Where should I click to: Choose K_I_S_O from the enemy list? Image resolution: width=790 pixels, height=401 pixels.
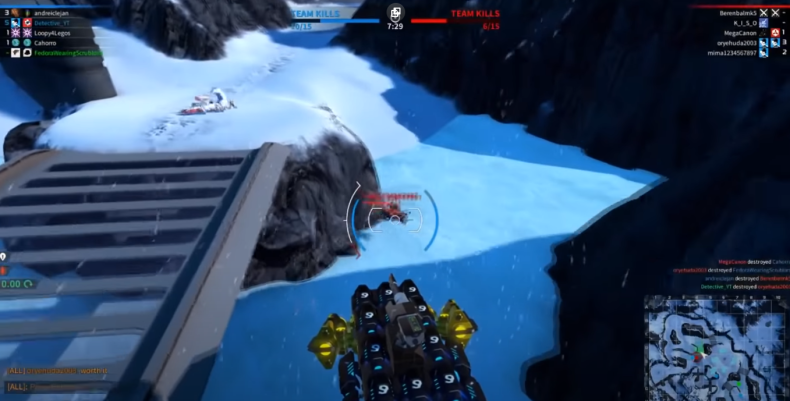(744, 22)
